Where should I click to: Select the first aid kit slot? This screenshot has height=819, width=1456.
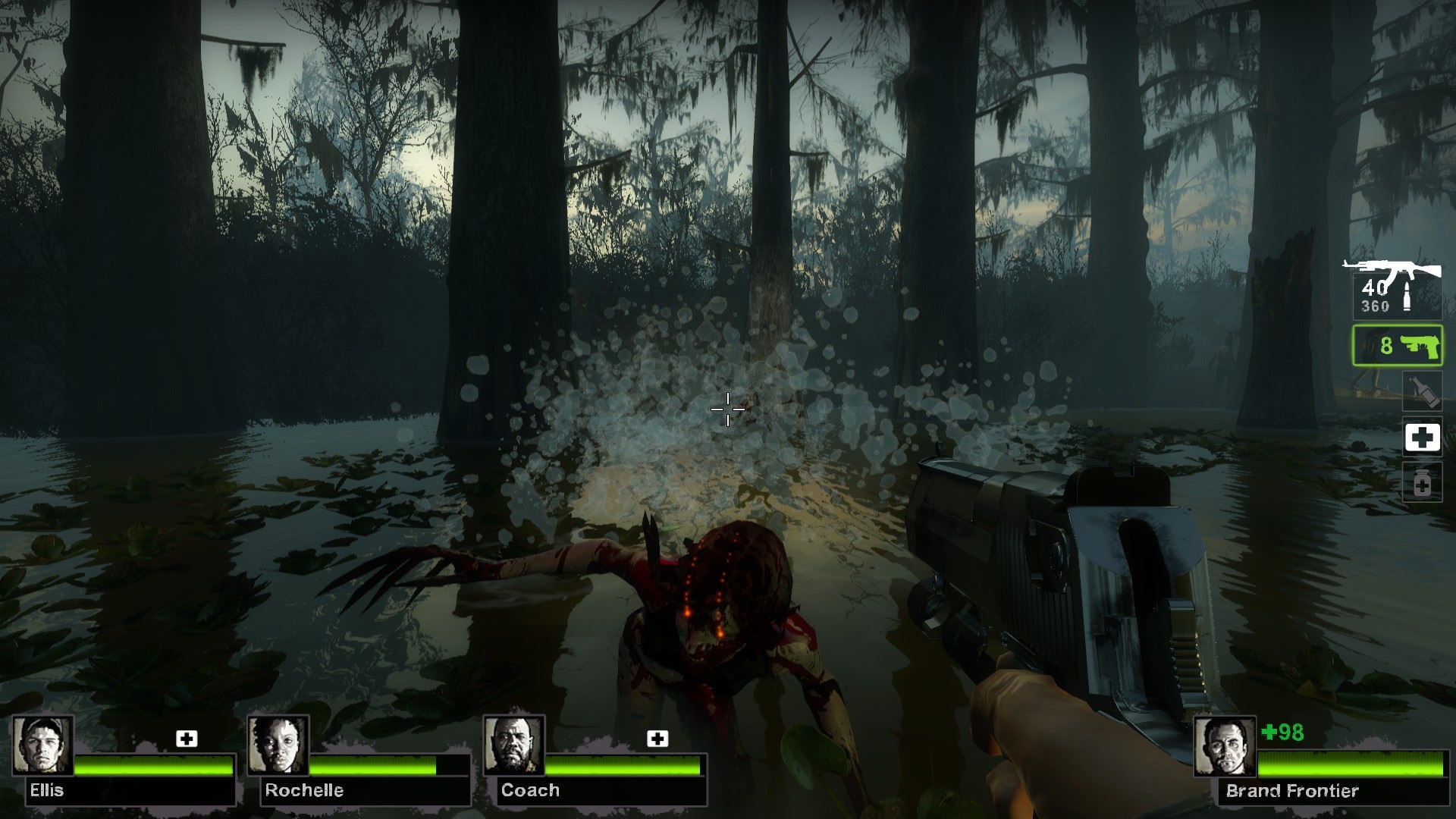1422,438
